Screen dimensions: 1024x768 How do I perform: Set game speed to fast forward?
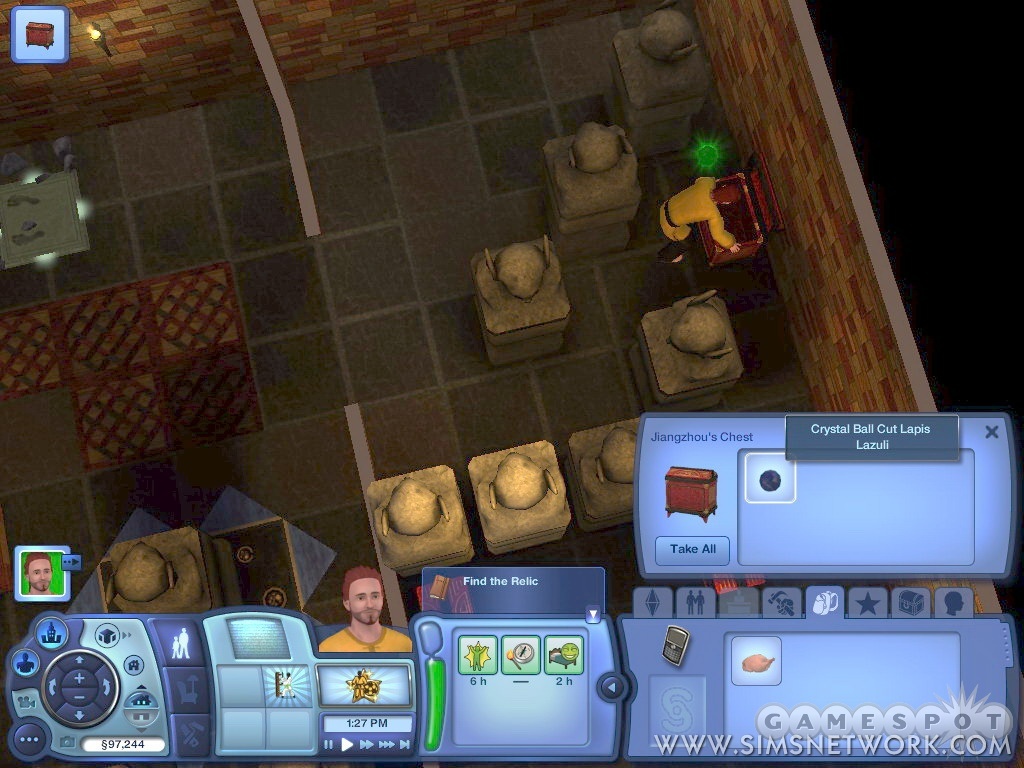(367, 744)
